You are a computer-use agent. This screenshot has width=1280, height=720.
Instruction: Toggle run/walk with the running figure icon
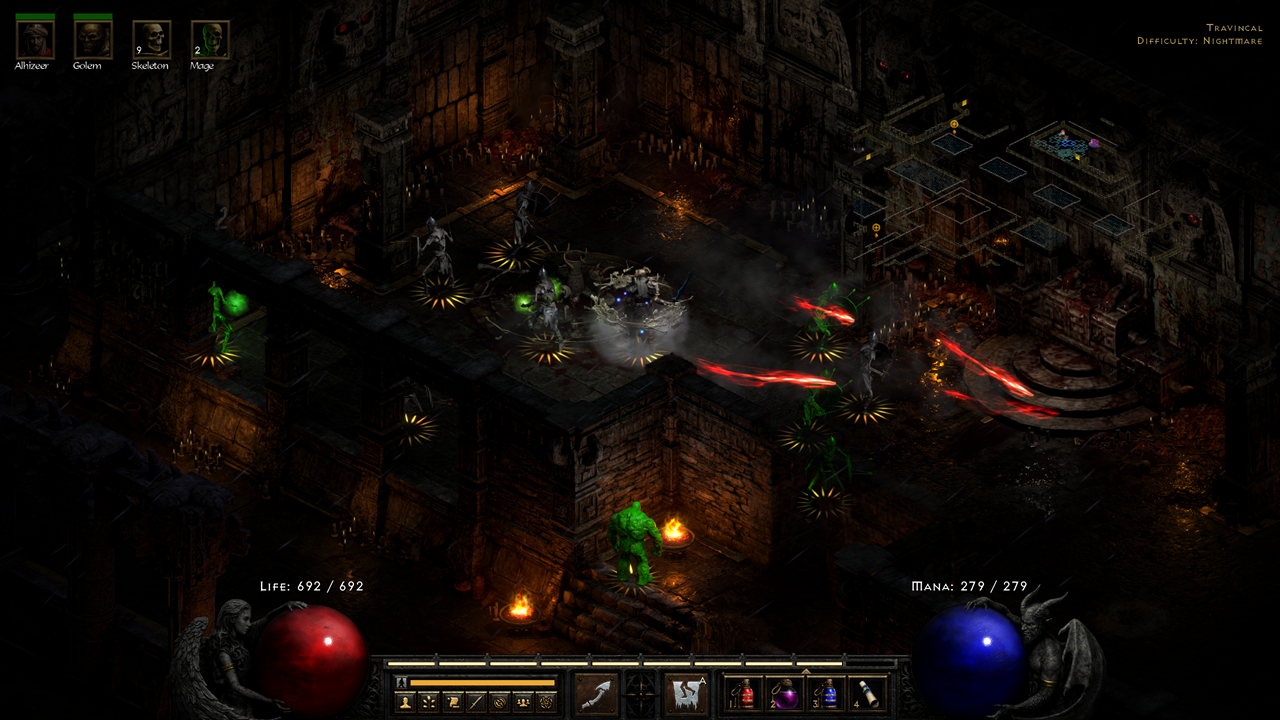point(402,682)
